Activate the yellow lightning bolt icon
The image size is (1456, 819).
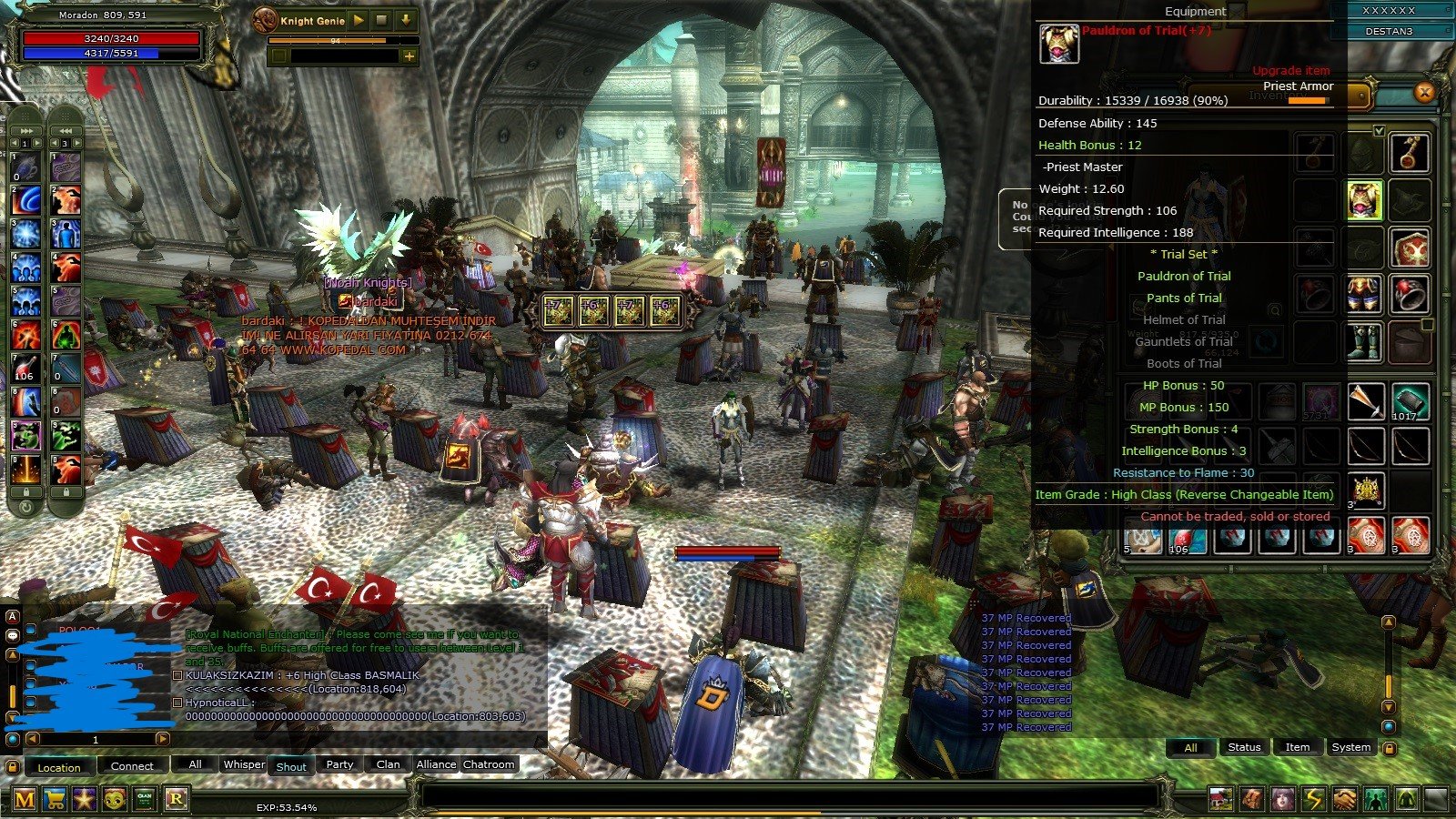point(1313,799)
